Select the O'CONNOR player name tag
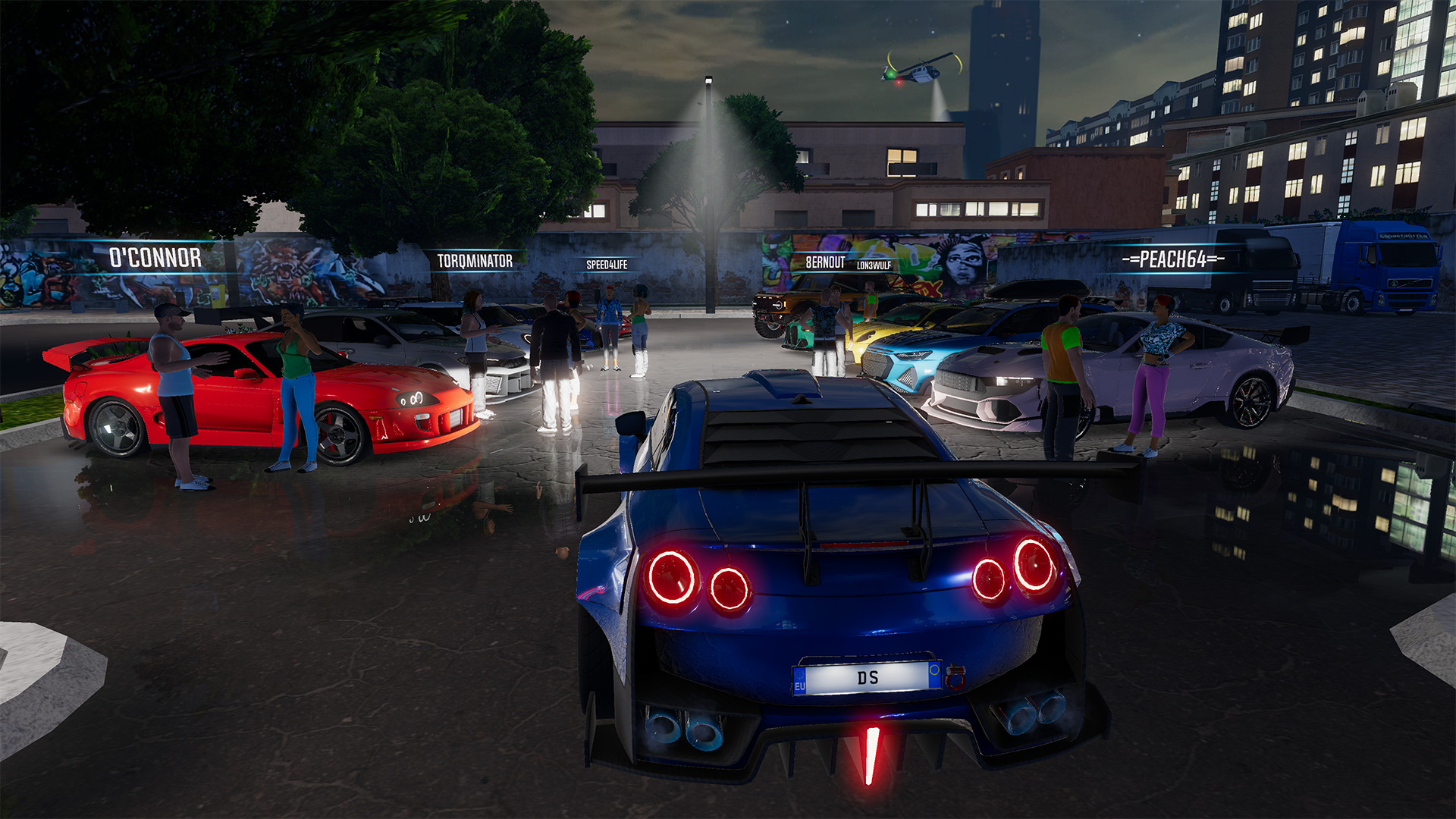 [155, 258]
